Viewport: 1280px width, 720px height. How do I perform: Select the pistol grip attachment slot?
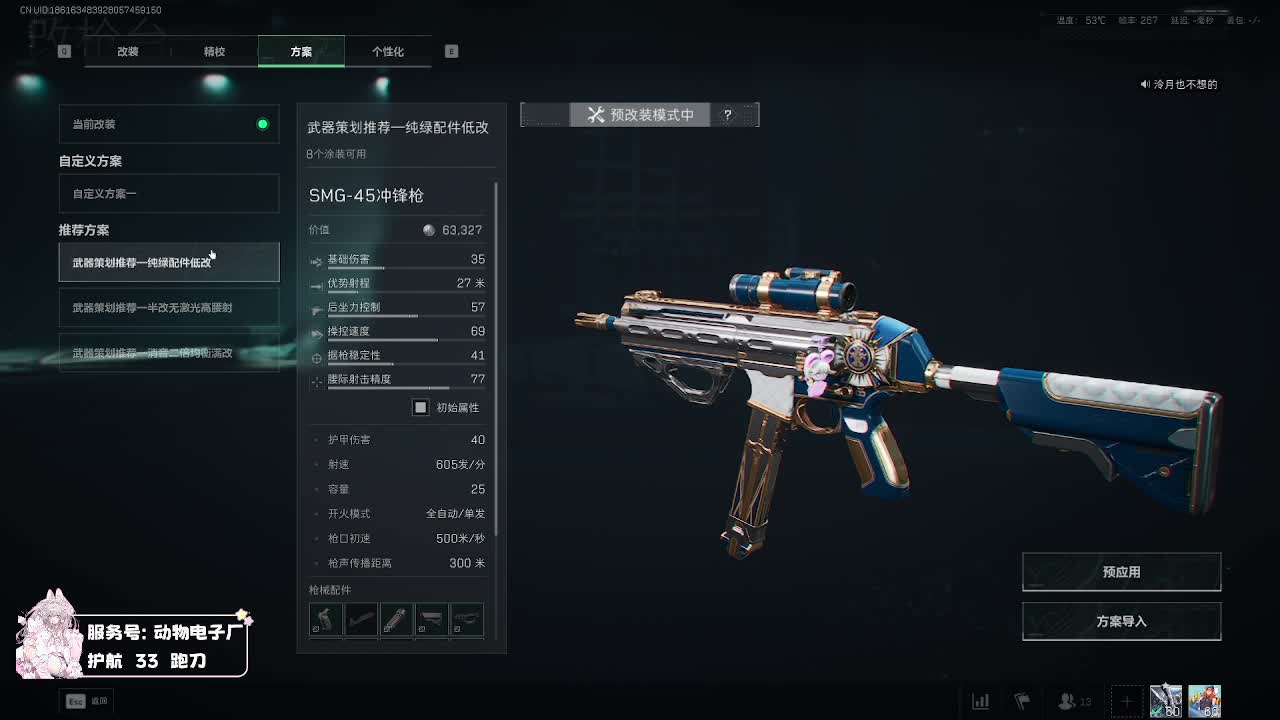(325, 619)
